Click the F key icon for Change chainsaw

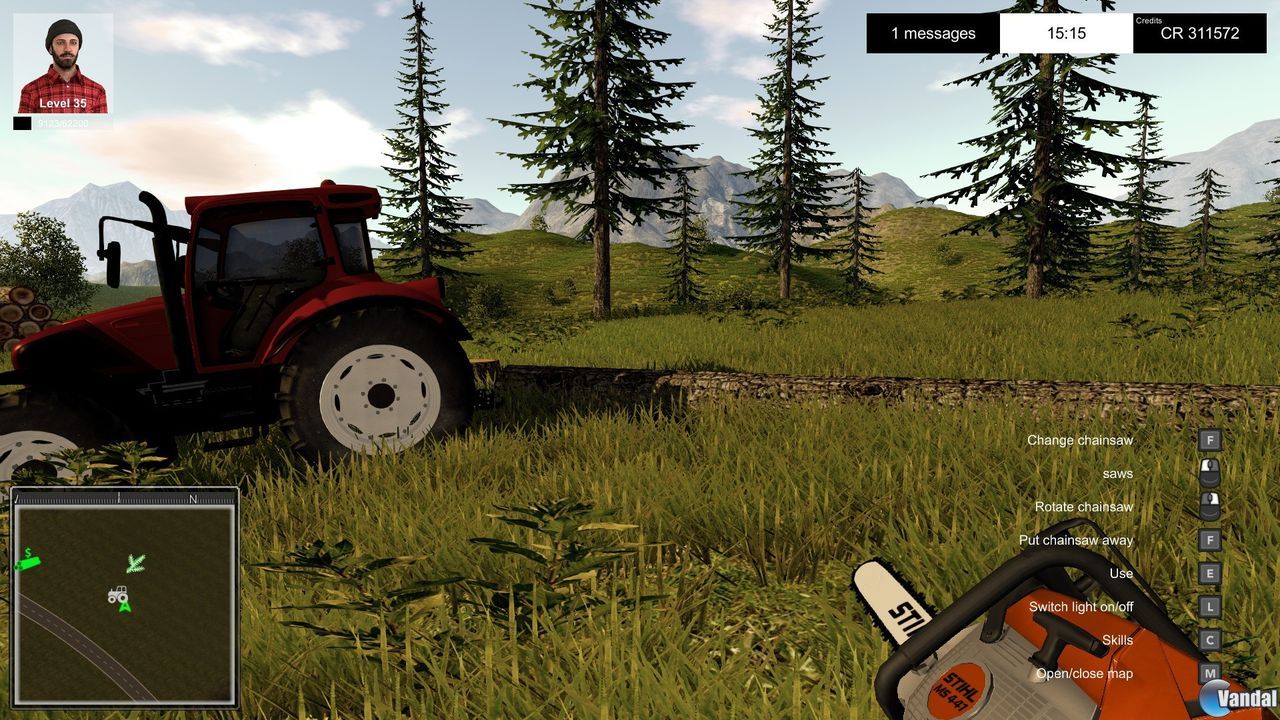pyautogui.click(x=1209, y=440)
